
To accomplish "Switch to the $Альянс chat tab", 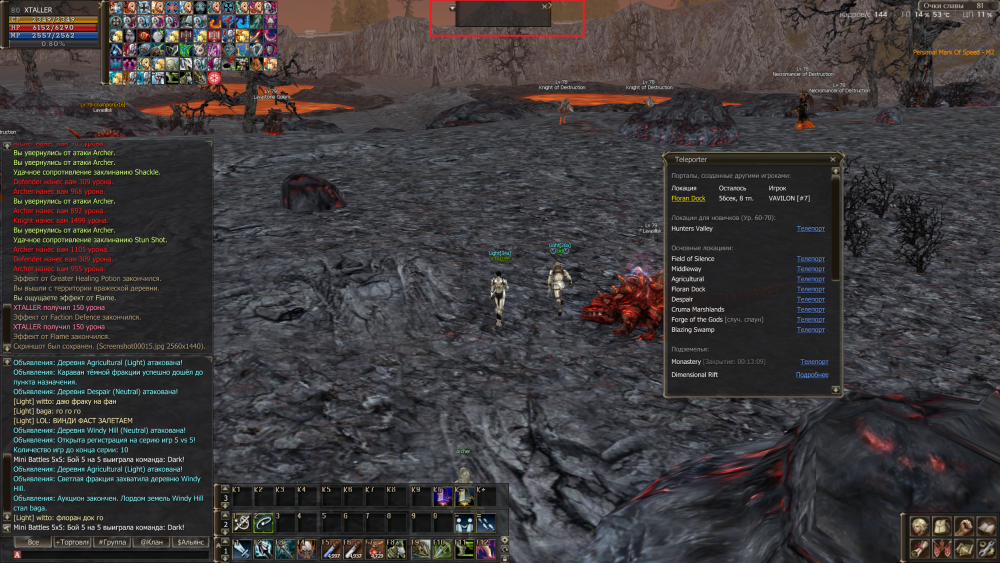I will [190, 542].
